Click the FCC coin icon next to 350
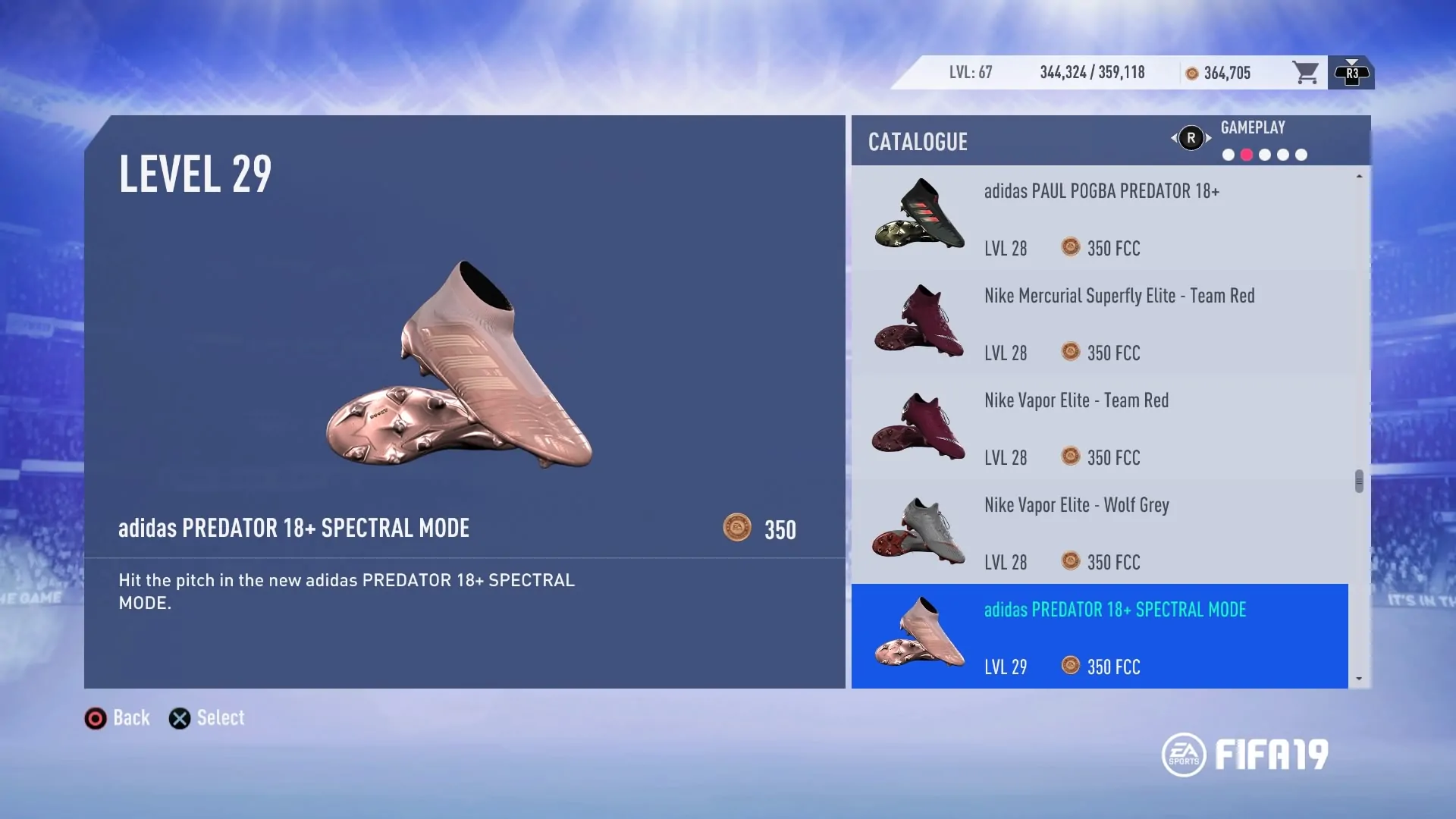Image resolution: width=1456 pixels, height=819 pixels. coord(736,529)
